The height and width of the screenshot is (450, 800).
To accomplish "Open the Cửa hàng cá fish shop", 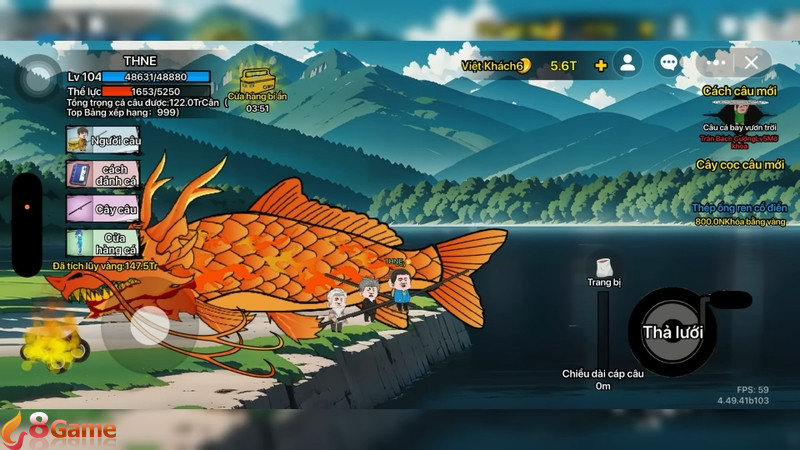I will [x=103, y=242].
